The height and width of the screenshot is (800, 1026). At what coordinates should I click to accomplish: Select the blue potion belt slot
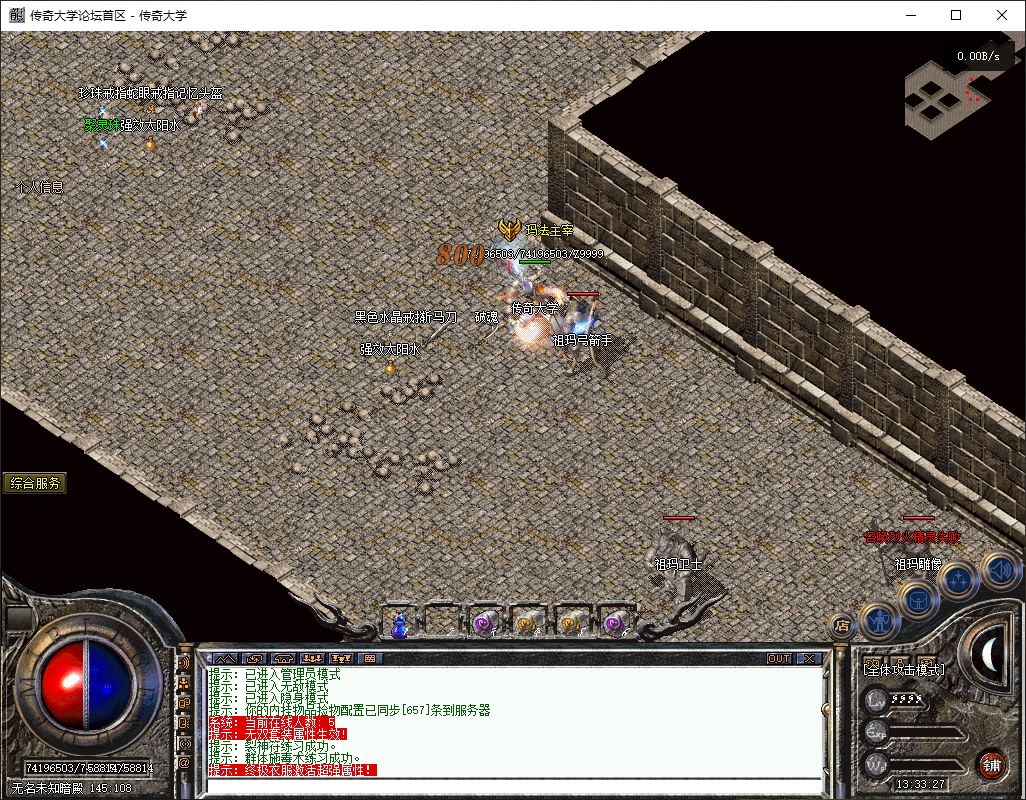click(x=399, y=623)
